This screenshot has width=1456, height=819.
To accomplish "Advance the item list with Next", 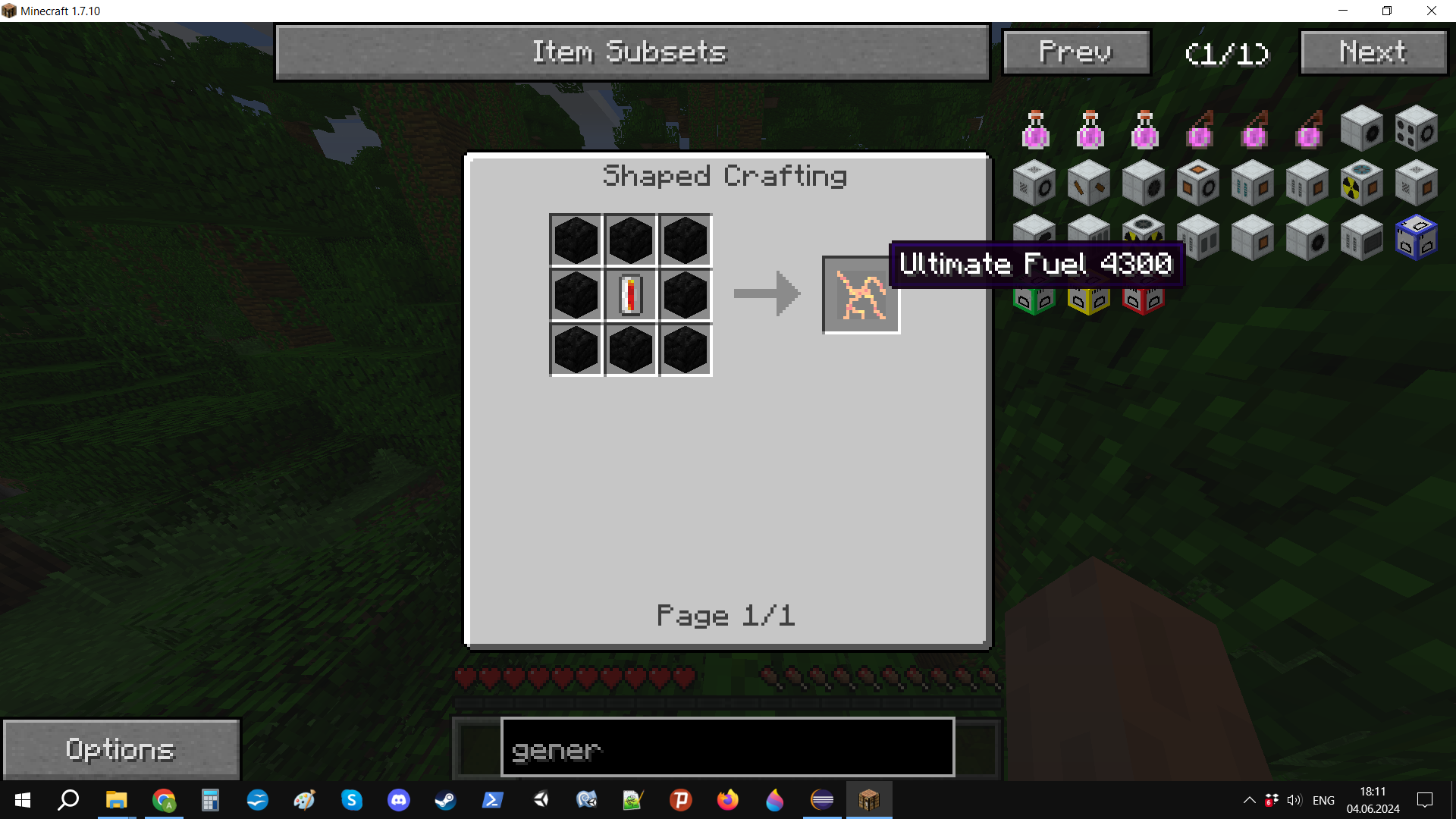I will point(1373,52).
